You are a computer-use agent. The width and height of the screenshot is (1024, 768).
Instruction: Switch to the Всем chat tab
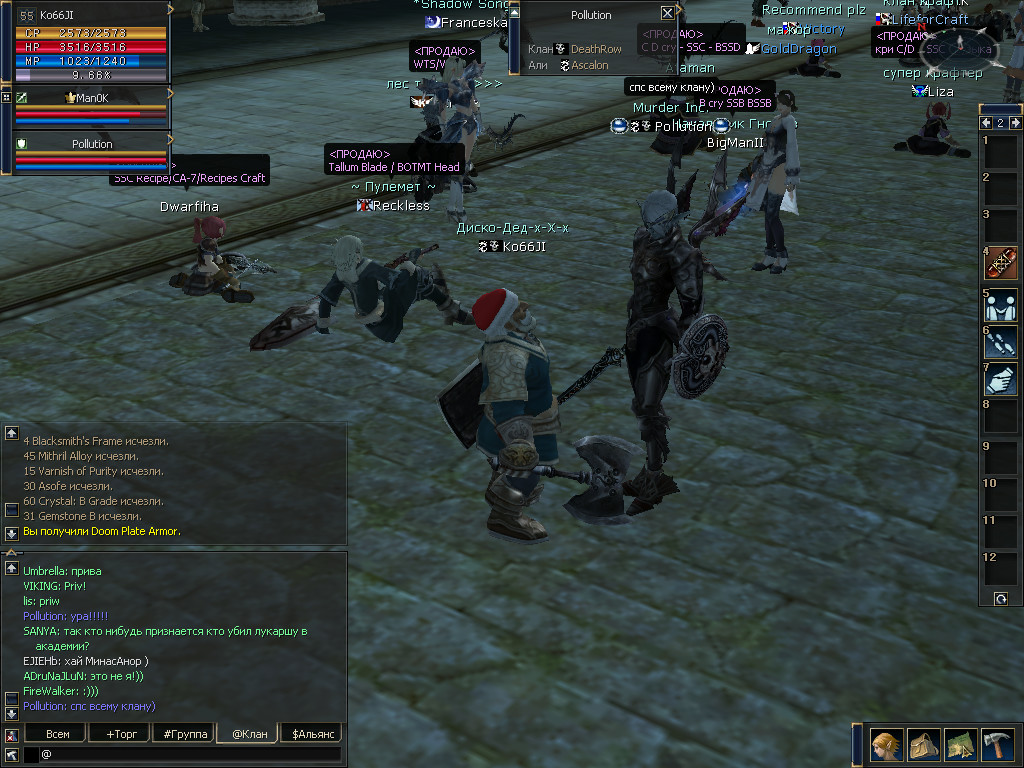[59, 734]
